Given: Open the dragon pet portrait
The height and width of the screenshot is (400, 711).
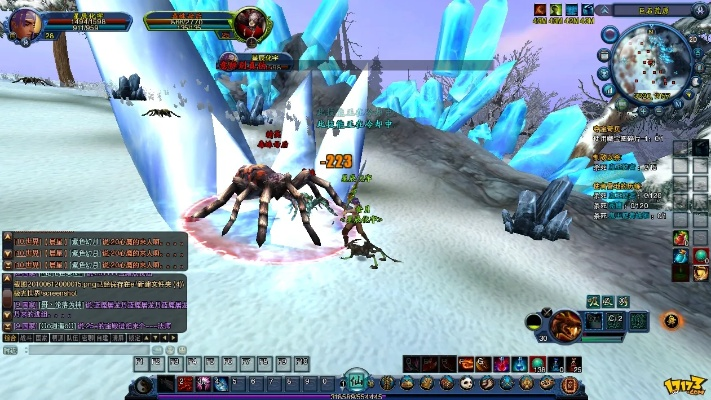Looking at the screenshot, I should pyautogui.click(x=565, y=324).
